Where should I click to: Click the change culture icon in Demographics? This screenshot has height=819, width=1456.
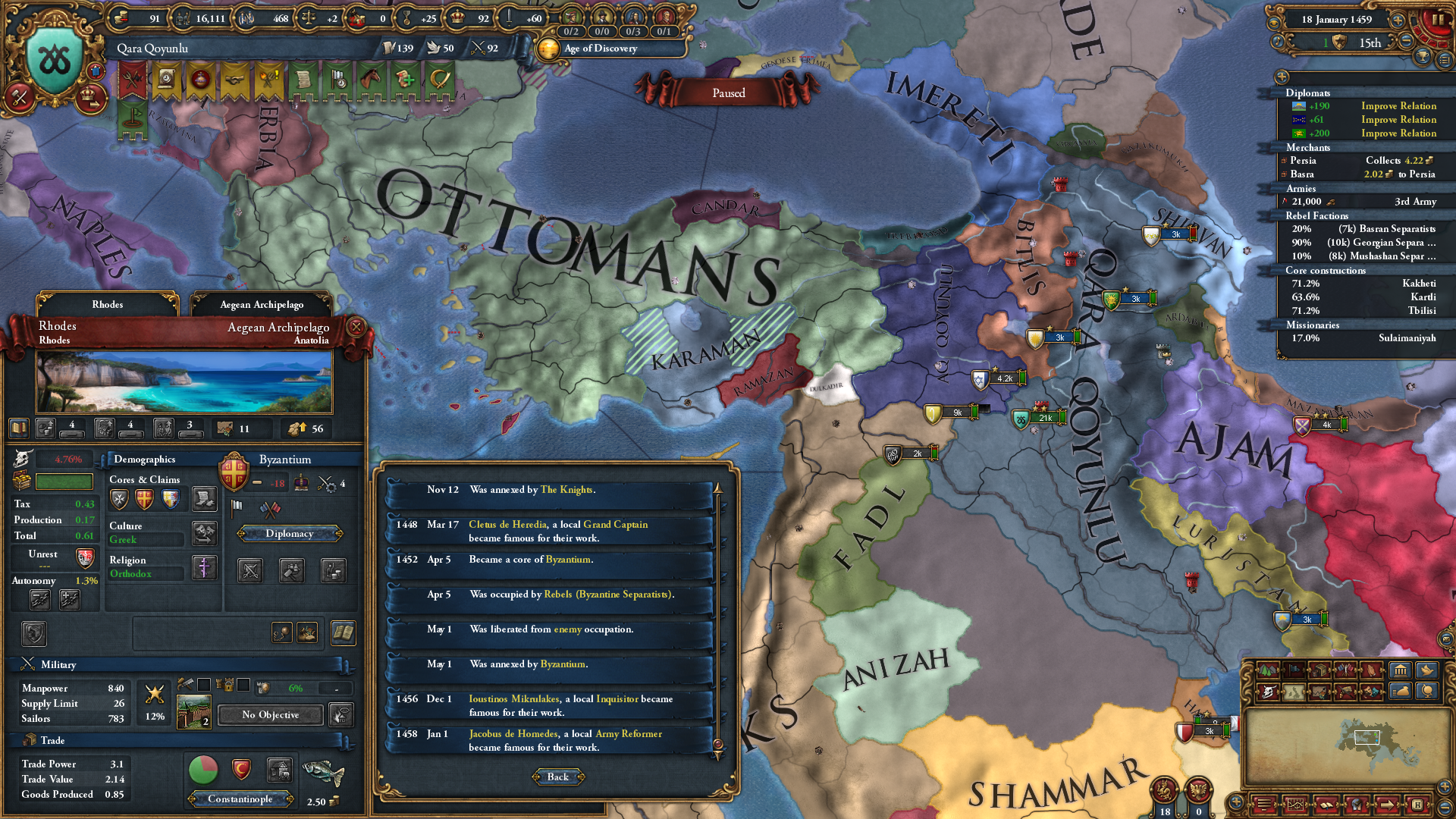pyautogui.click(x=203, y=535)
